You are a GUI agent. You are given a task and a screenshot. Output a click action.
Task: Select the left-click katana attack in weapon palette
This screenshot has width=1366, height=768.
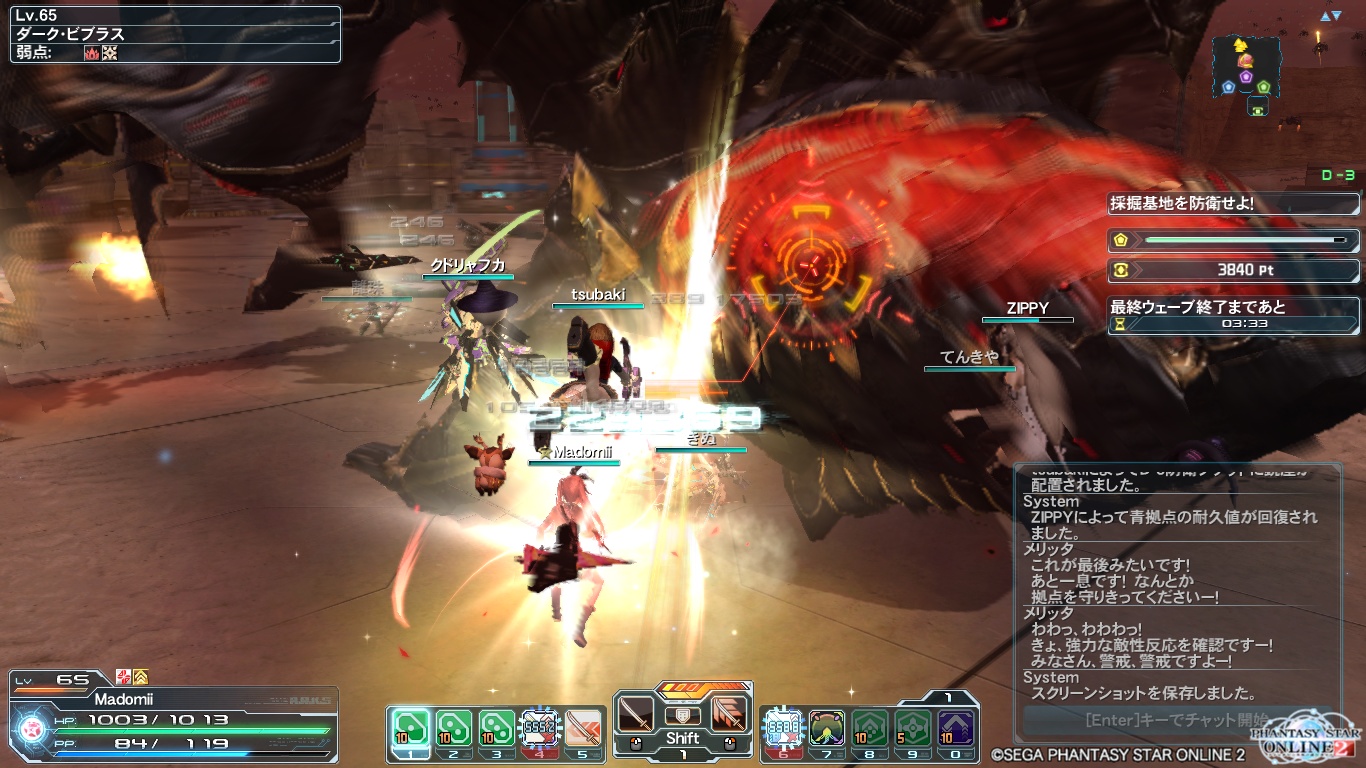click(x=636, y=714)
